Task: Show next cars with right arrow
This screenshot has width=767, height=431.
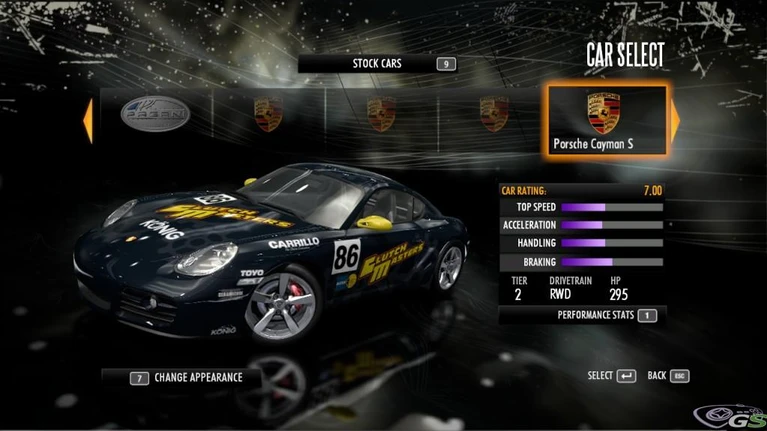Action: coord(675,119)
